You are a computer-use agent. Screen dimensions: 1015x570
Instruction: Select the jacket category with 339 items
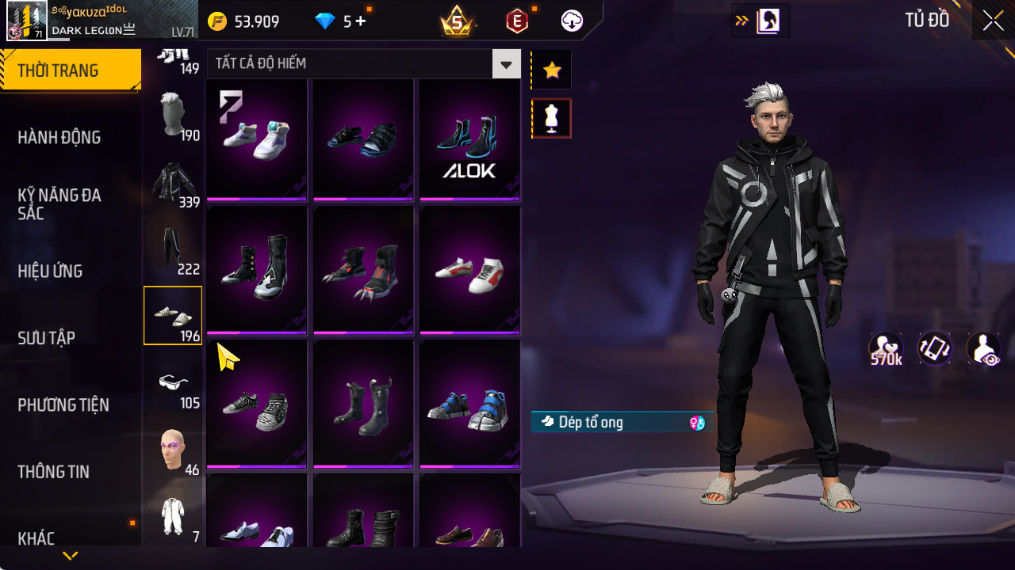173,183
